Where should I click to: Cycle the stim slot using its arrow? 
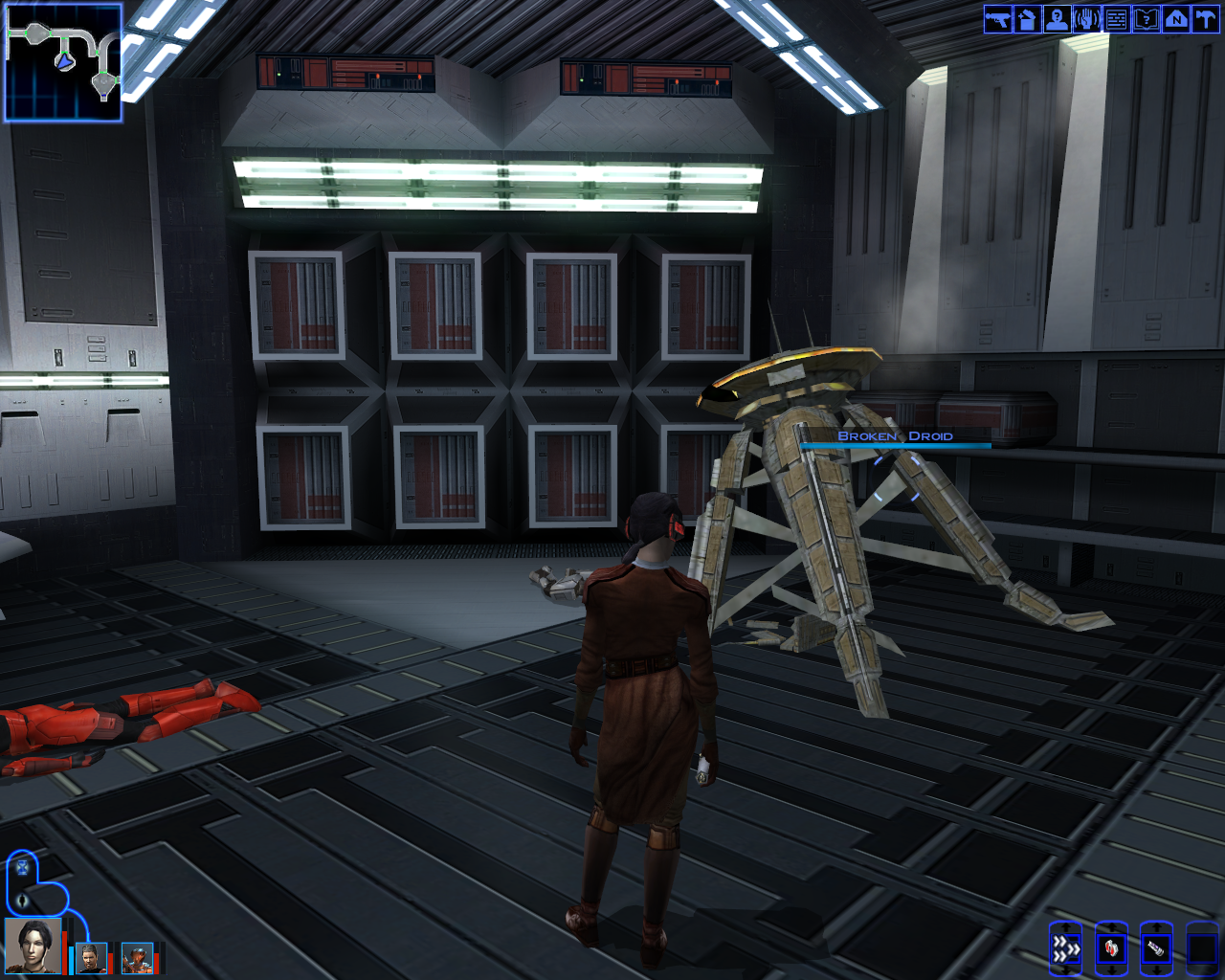click(1155, 969)
